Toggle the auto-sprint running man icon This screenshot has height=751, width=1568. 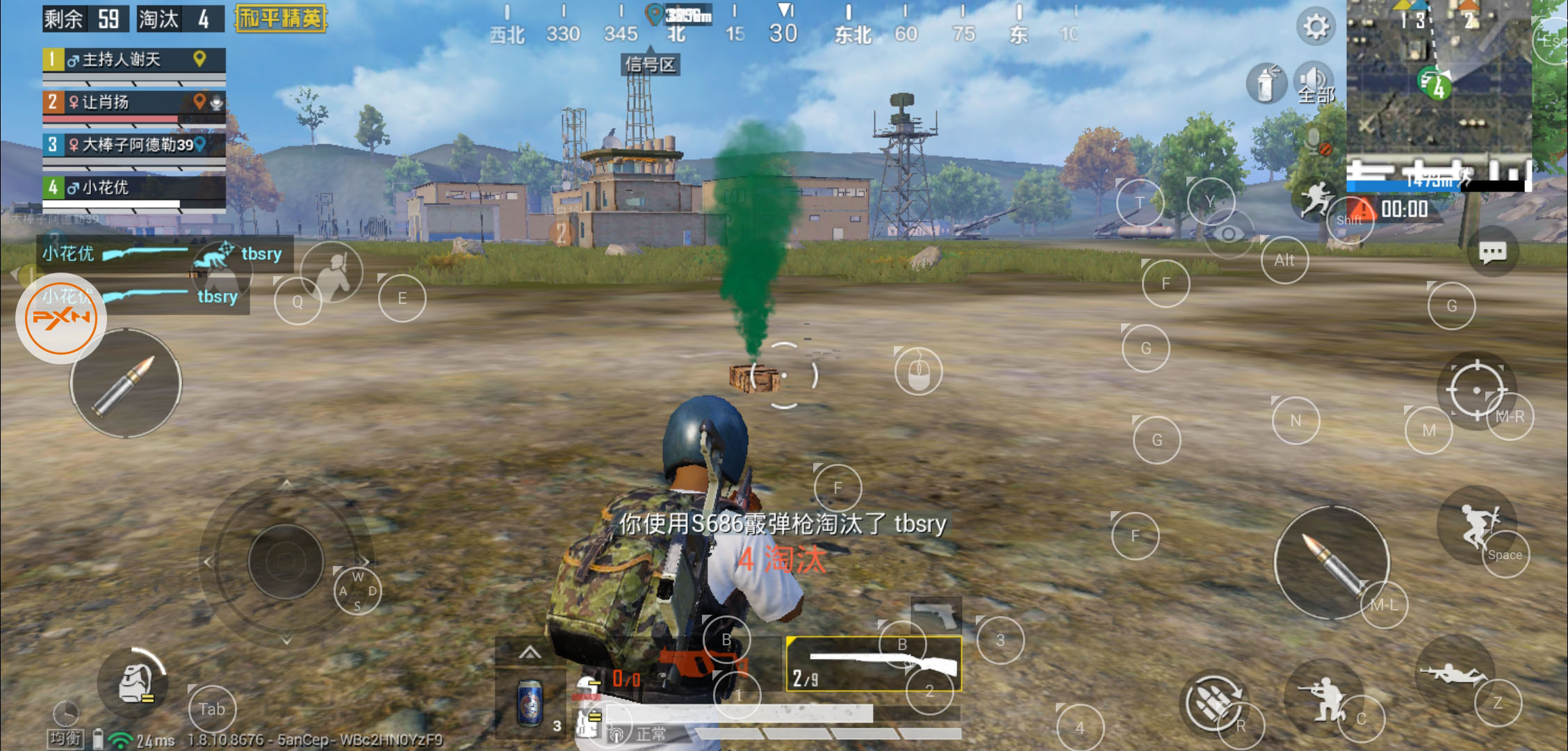coord(1316,200)
